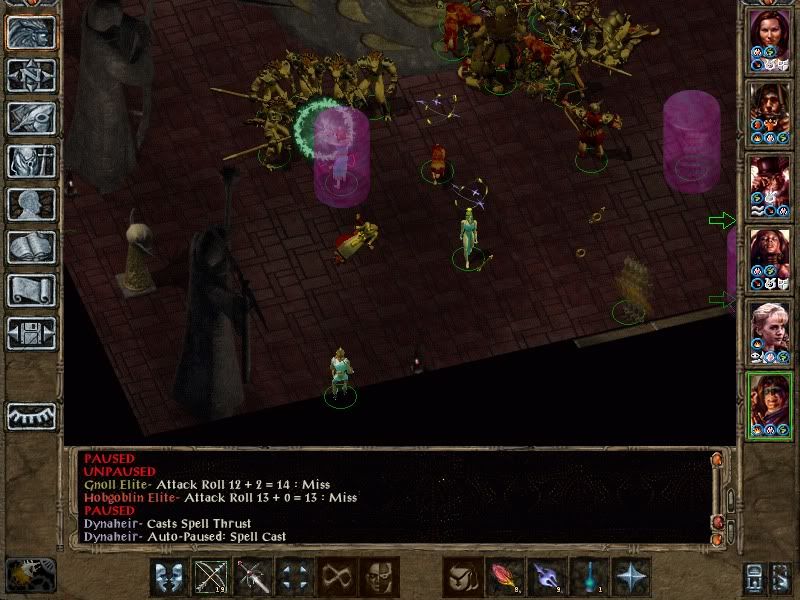Click the return-to-game button atop the sidebar
Viewport: 800px width, 600px height.
pos(32,33)
